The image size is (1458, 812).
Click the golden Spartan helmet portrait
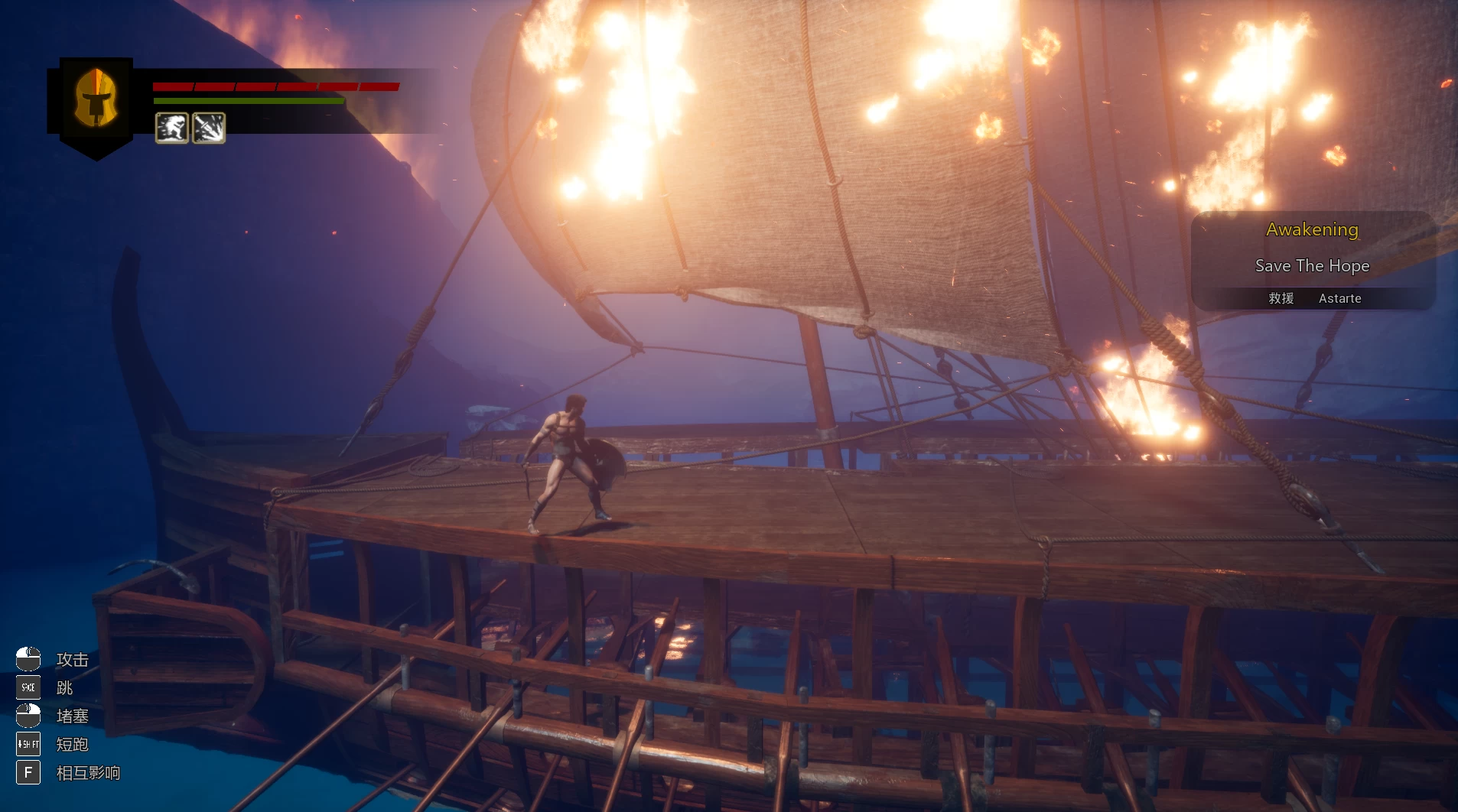(x=96, y=99)
